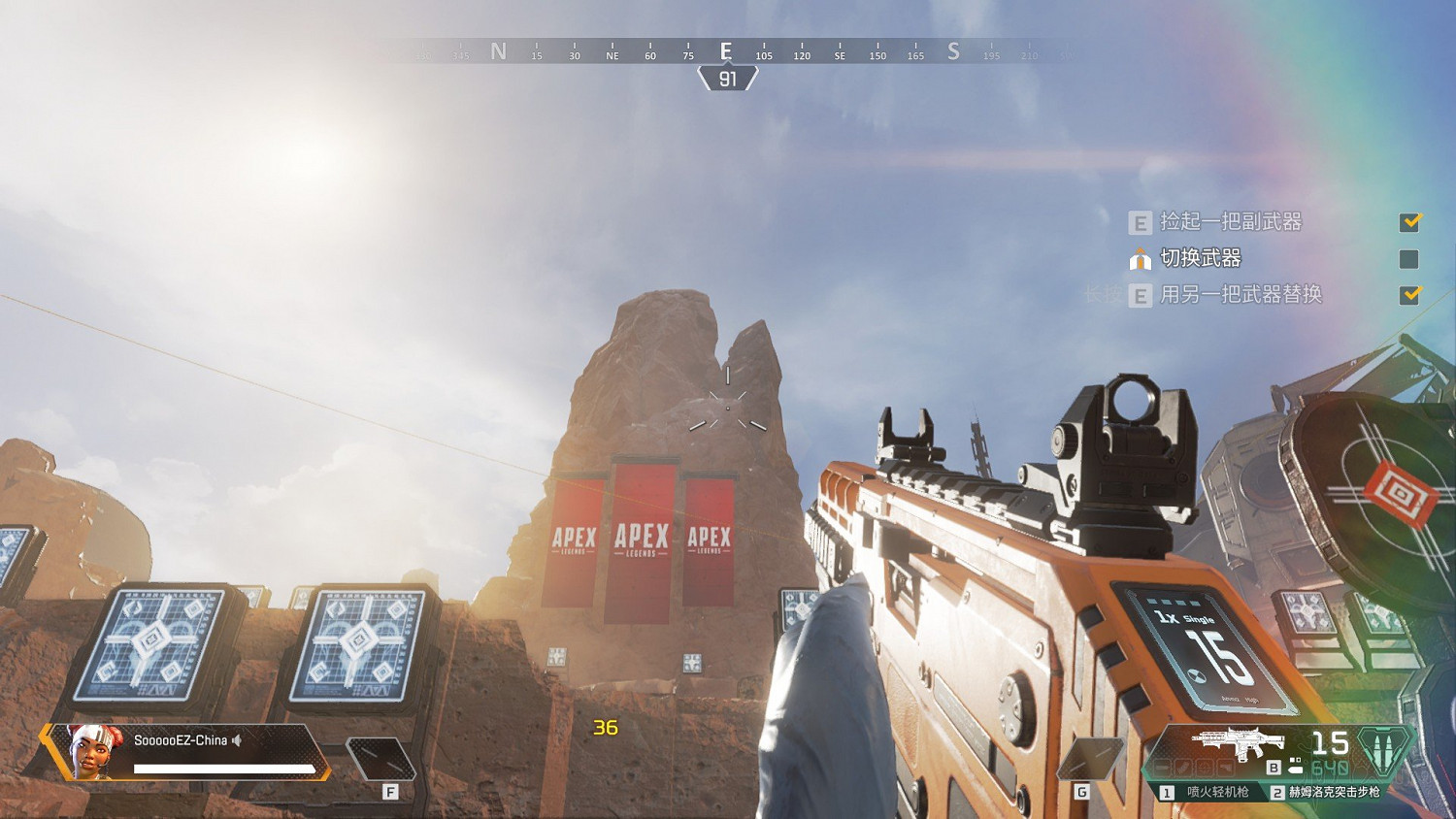
Task: Switch to weapon slot 2 赫姆洛克突击步枪
Action: click(1326, 792)
